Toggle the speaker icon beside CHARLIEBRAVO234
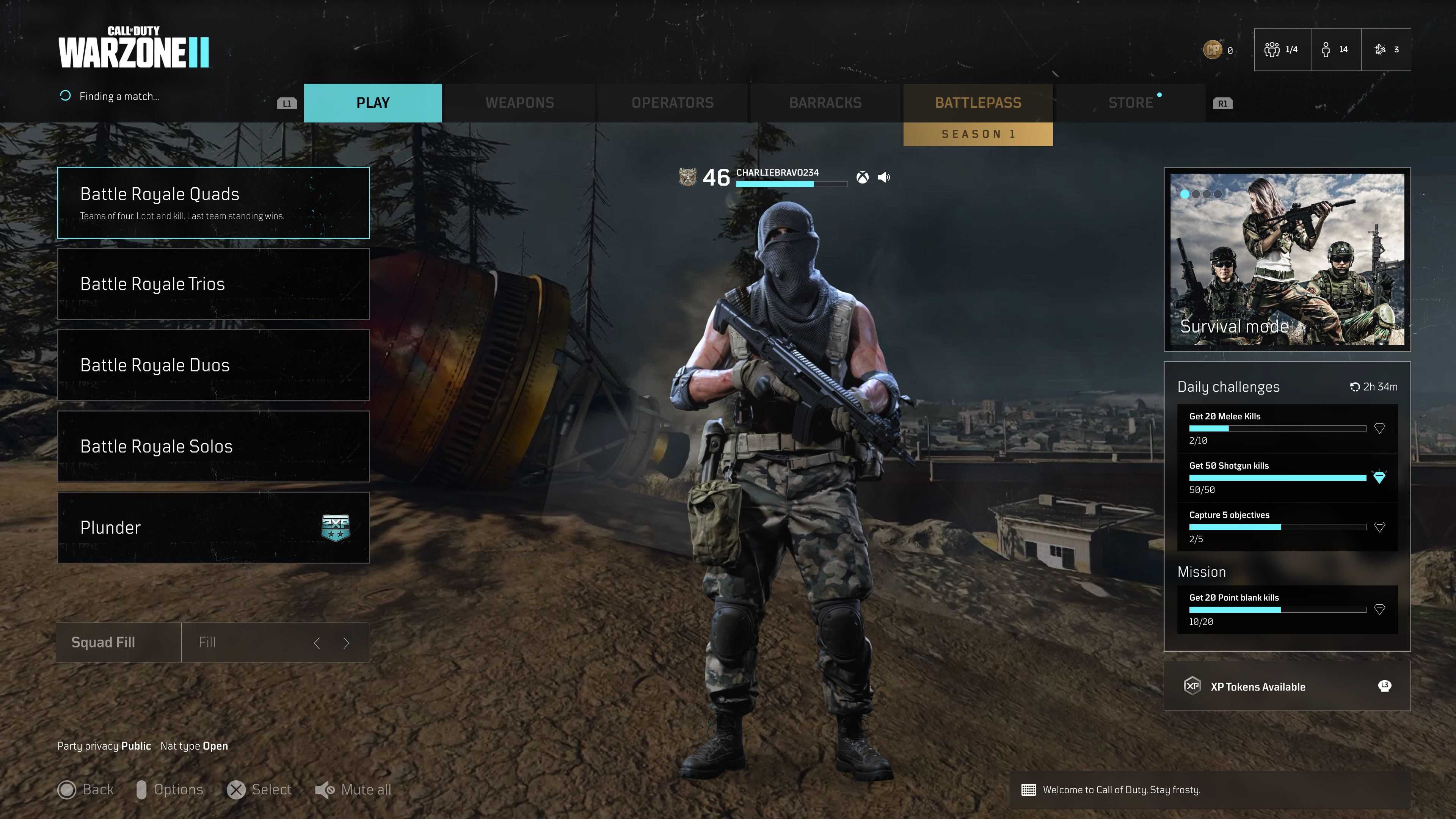This screenshot has width=1456, height=819. pos(884,177)
